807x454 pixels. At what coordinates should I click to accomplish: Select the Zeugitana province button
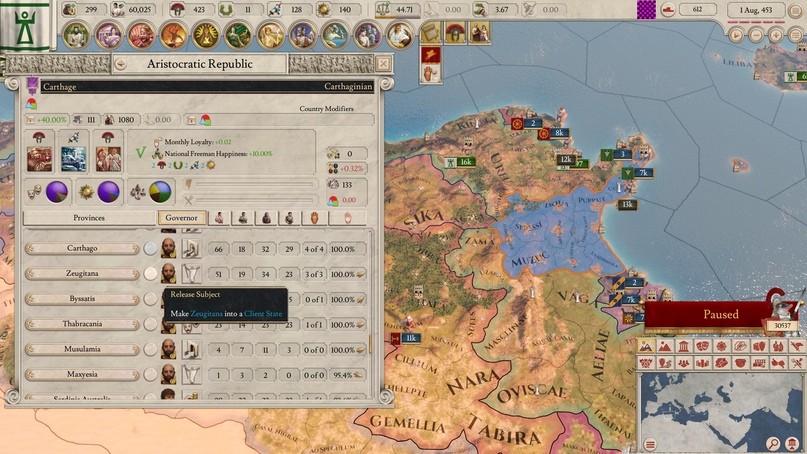[x=82, y=273]
